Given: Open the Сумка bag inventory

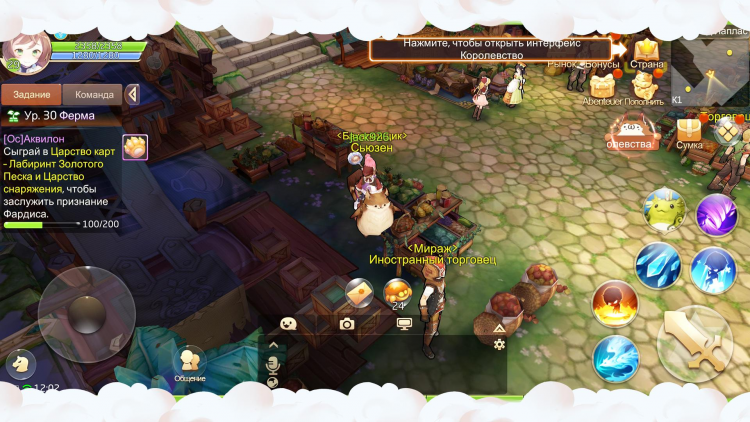Looking at the screenshot, I should [689, 133].
